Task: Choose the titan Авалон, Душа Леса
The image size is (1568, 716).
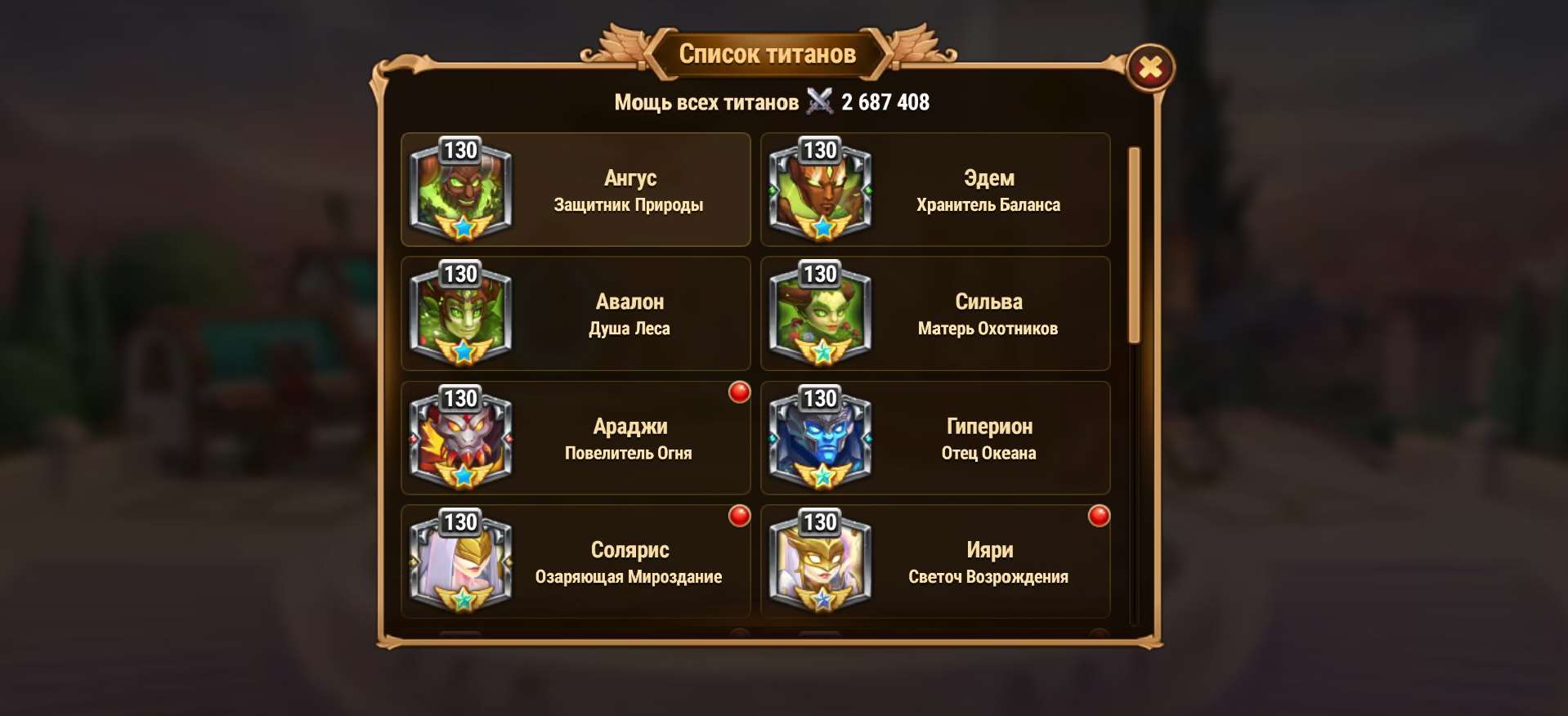Action: (x=576, y=314)
